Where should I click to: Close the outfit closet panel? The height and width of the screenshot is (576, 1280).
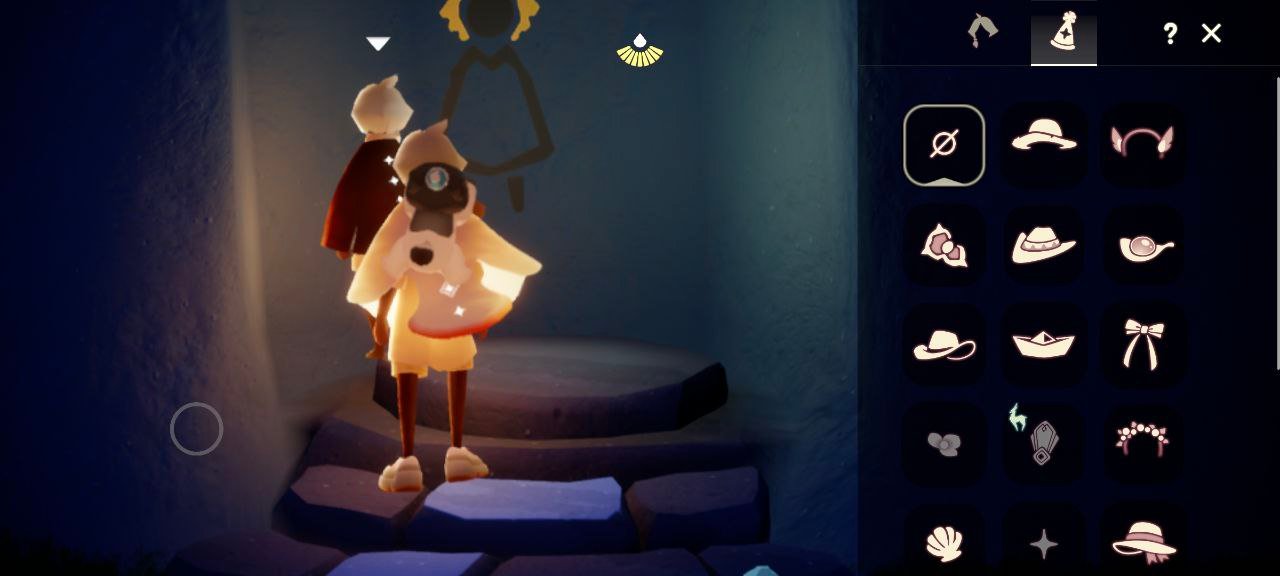pos(1211,34)
